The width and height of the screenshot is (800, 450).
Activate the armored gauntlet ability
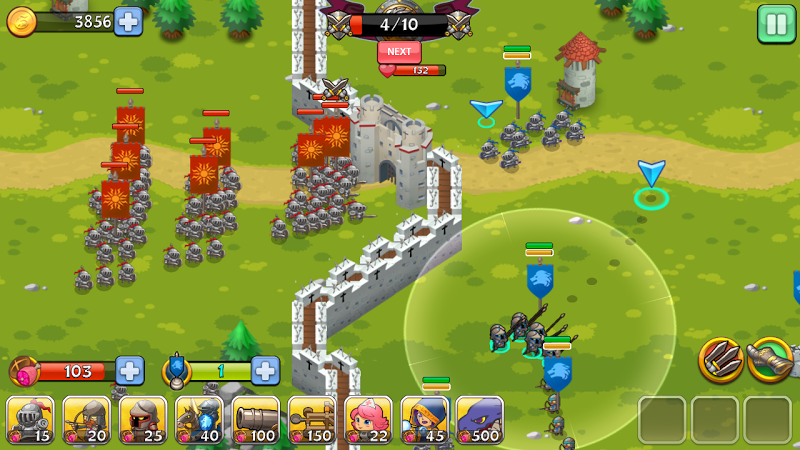pyautogui.click(x=770, y=359)
